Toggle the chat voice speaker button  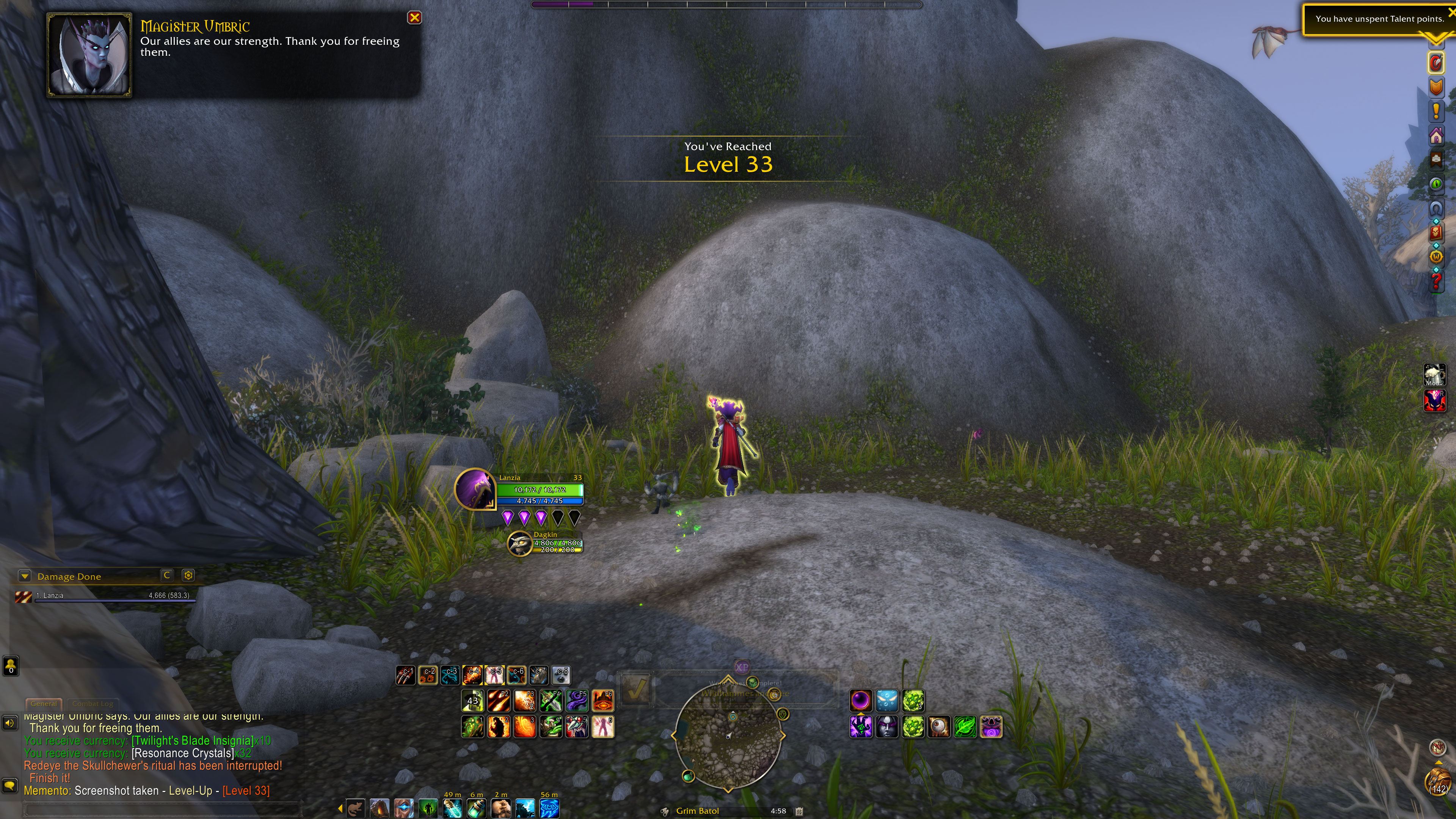click(9, 723)
